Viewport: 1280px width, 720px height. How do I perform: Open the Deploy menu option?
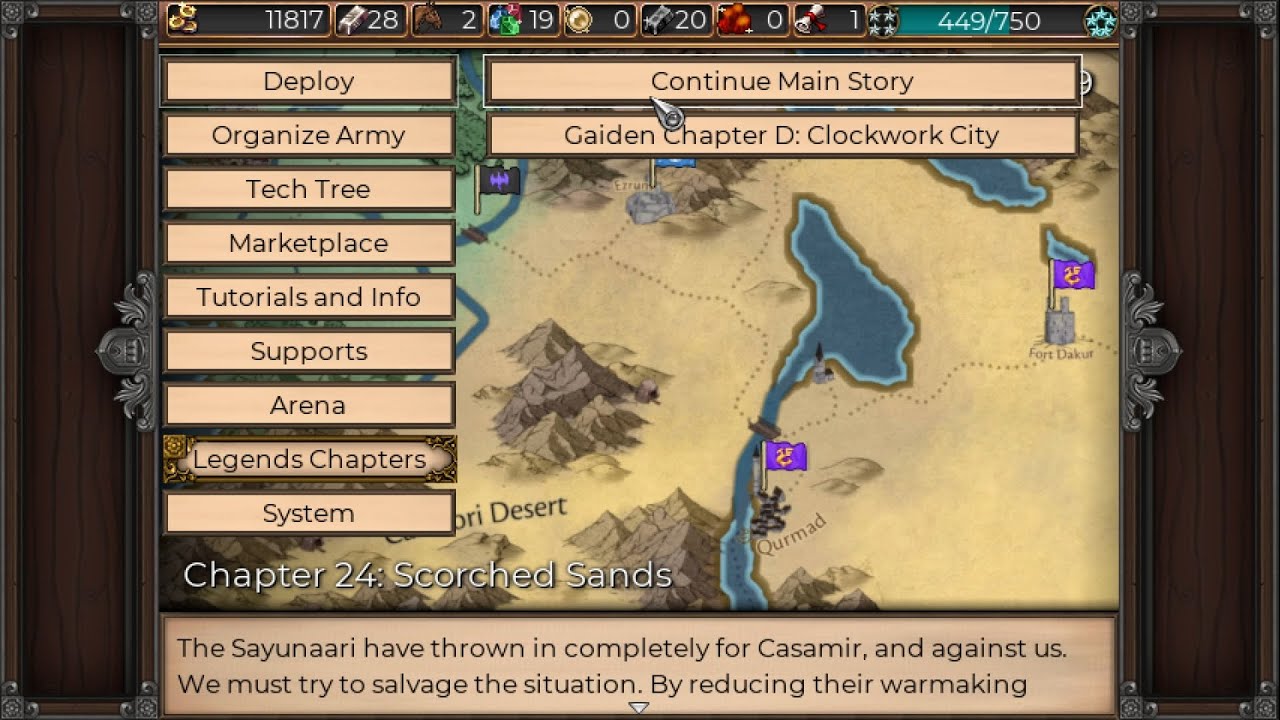tap(308, 81)
